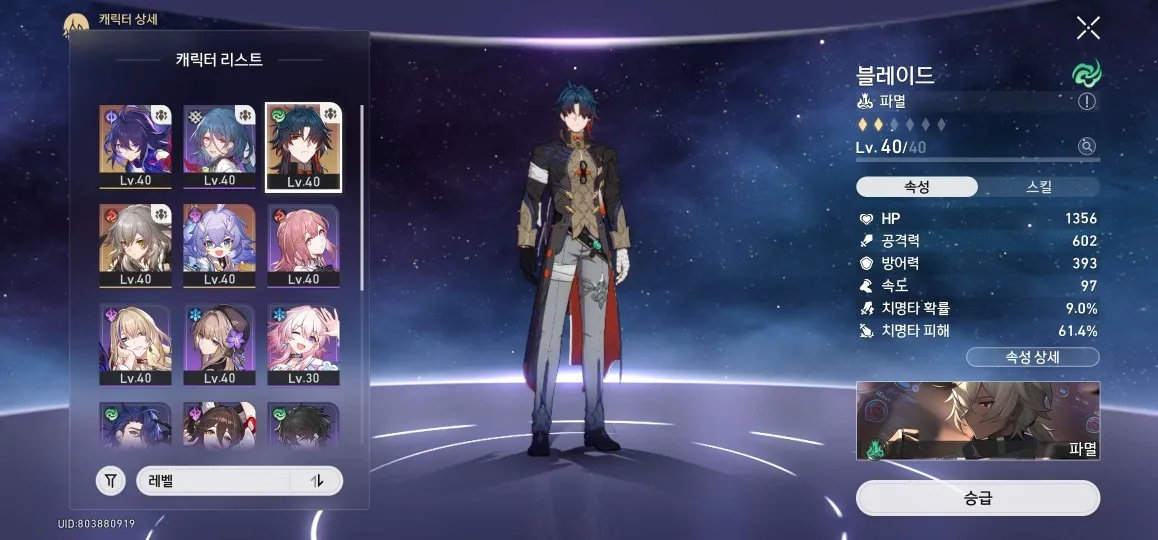
Task: Open the magnifier icon next to level
Action: click(x=1086, y=147)
